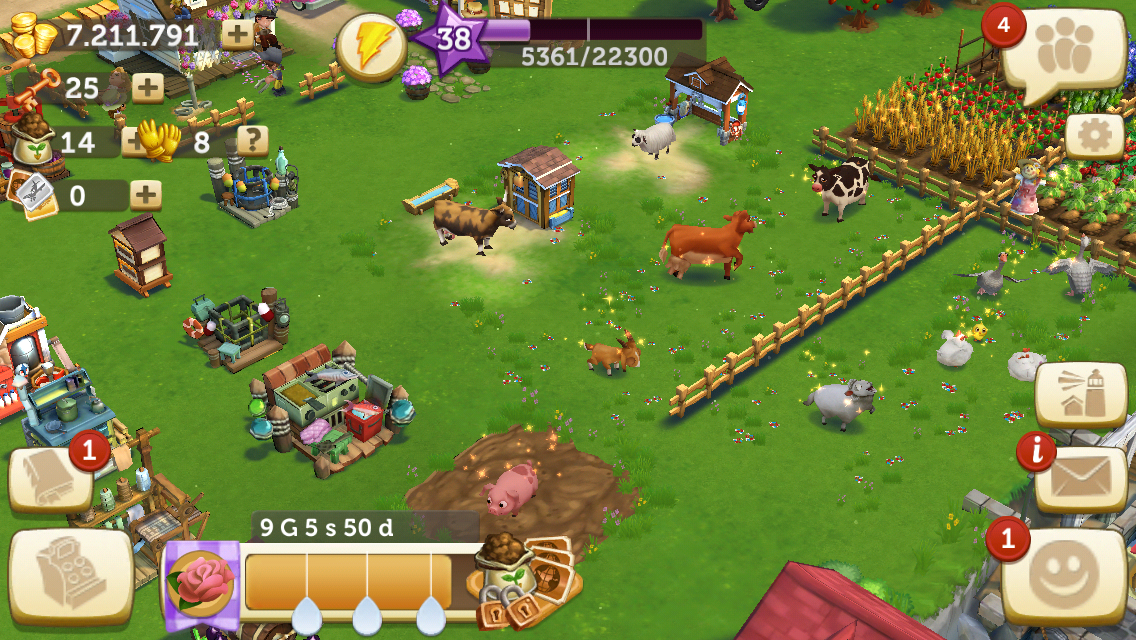
Task: Open the scroll quest log
Action: click(51, 479)
